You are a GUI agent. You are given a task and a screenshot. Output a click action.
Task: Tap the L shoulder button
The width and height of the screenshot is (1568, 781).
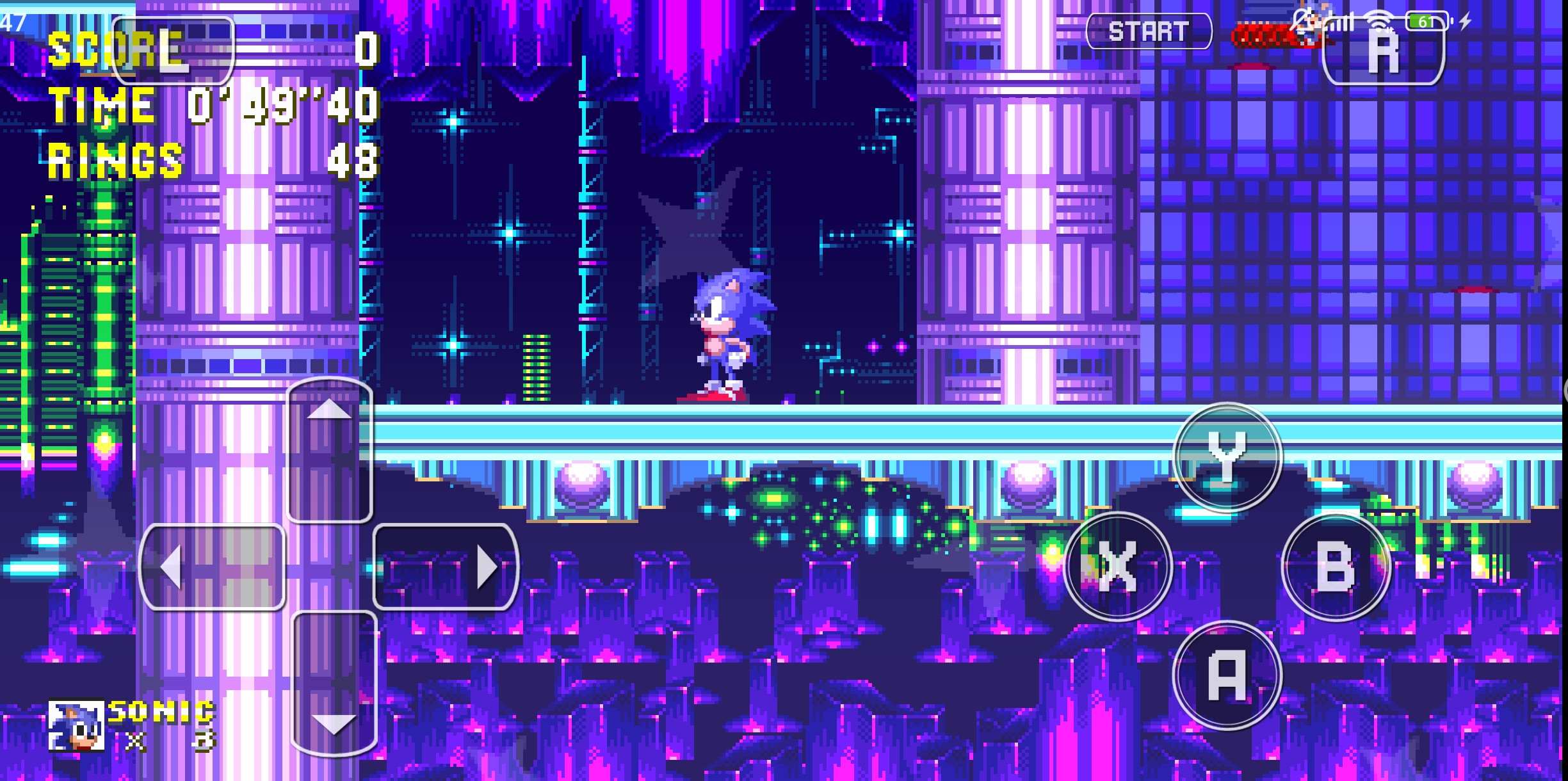coord(173,51)
